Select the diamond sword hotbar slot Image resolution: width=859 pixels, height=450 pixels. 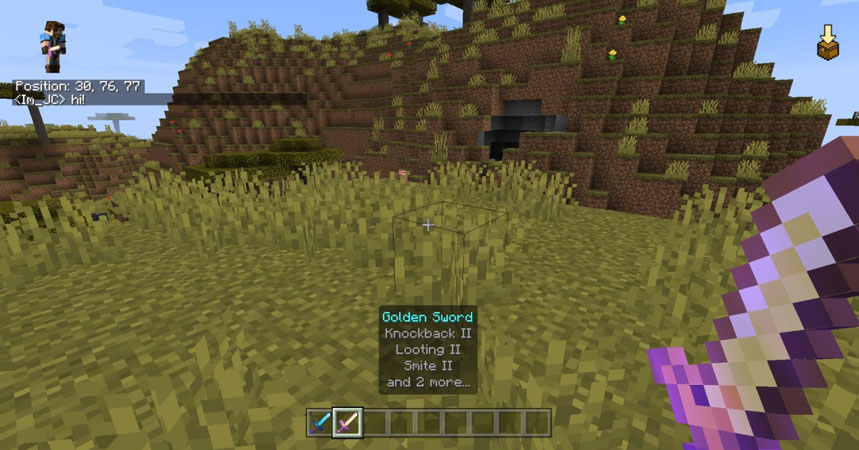320,421
